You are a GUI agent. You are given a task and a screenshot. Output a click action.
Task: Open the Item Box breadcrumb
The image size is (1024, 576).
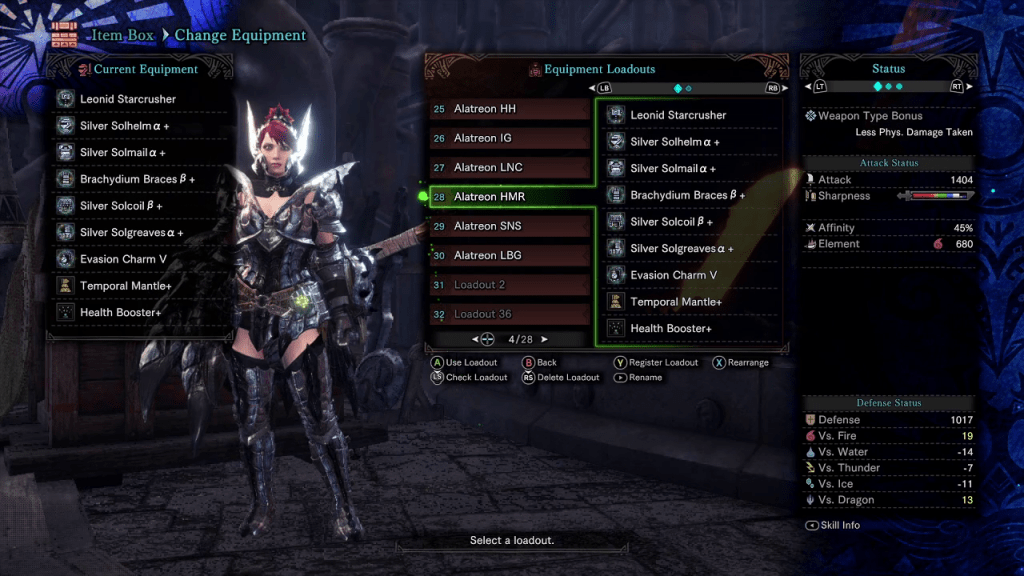[126, 35]
